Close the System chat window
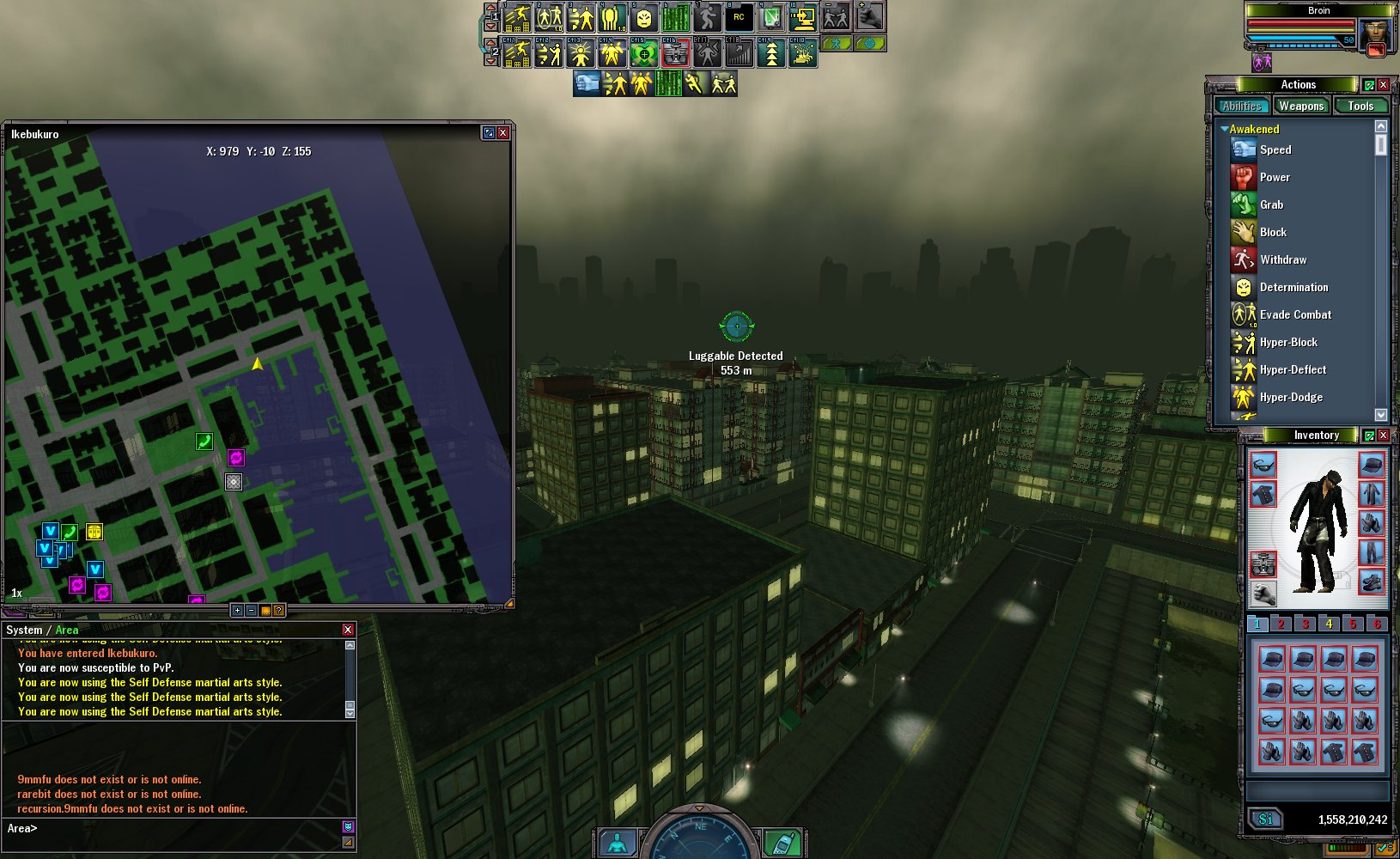This screenshot has height=859, width=1400. click(x=348, y=630)
